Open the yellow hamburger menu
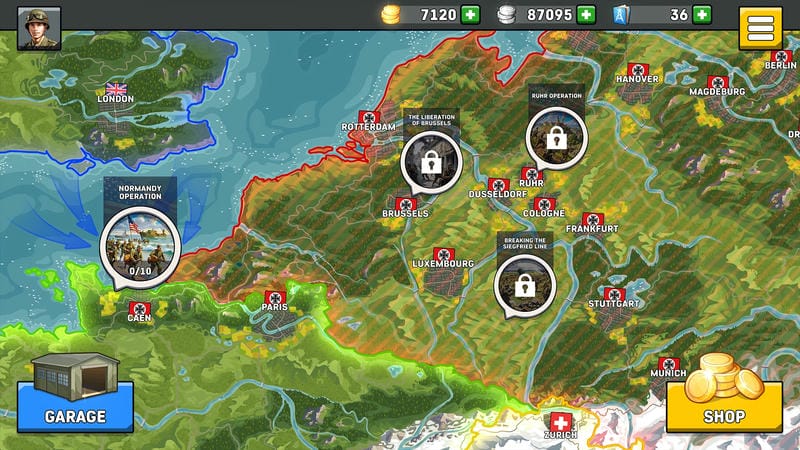Screen dimensions: 800x450 (760, 28)
